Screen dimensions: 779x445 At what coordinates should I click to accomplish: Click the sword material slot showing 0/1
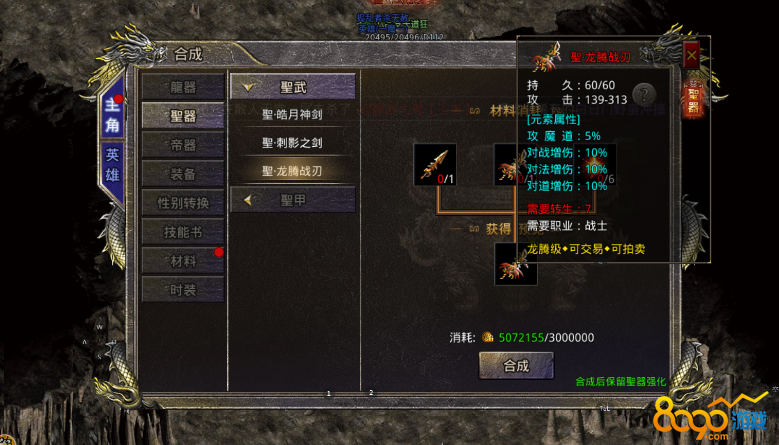coord(435,165)
